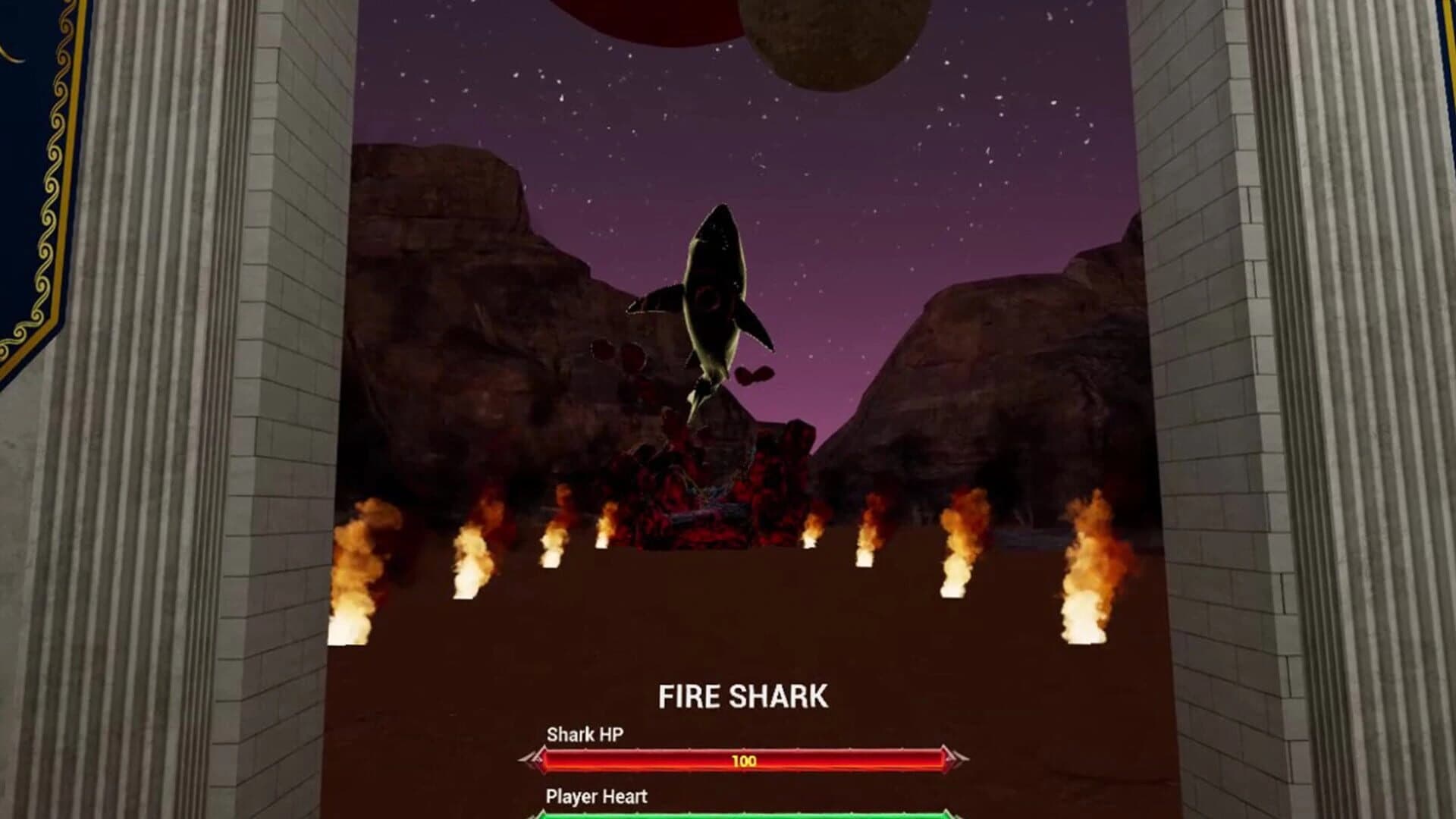Viewport: 1456px width, 819px height.
Task: Click the central bonfire flame
Action: click(x=811, y=531)
